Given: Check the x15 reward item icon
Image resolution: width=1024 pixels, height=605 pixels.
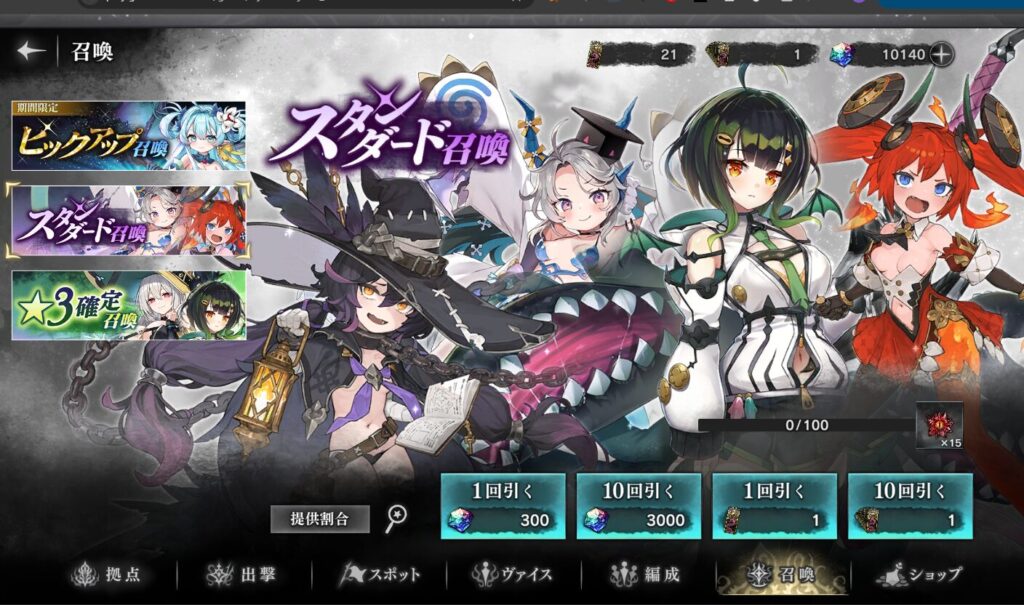Looking at the screenshot, I should (939, 424).
